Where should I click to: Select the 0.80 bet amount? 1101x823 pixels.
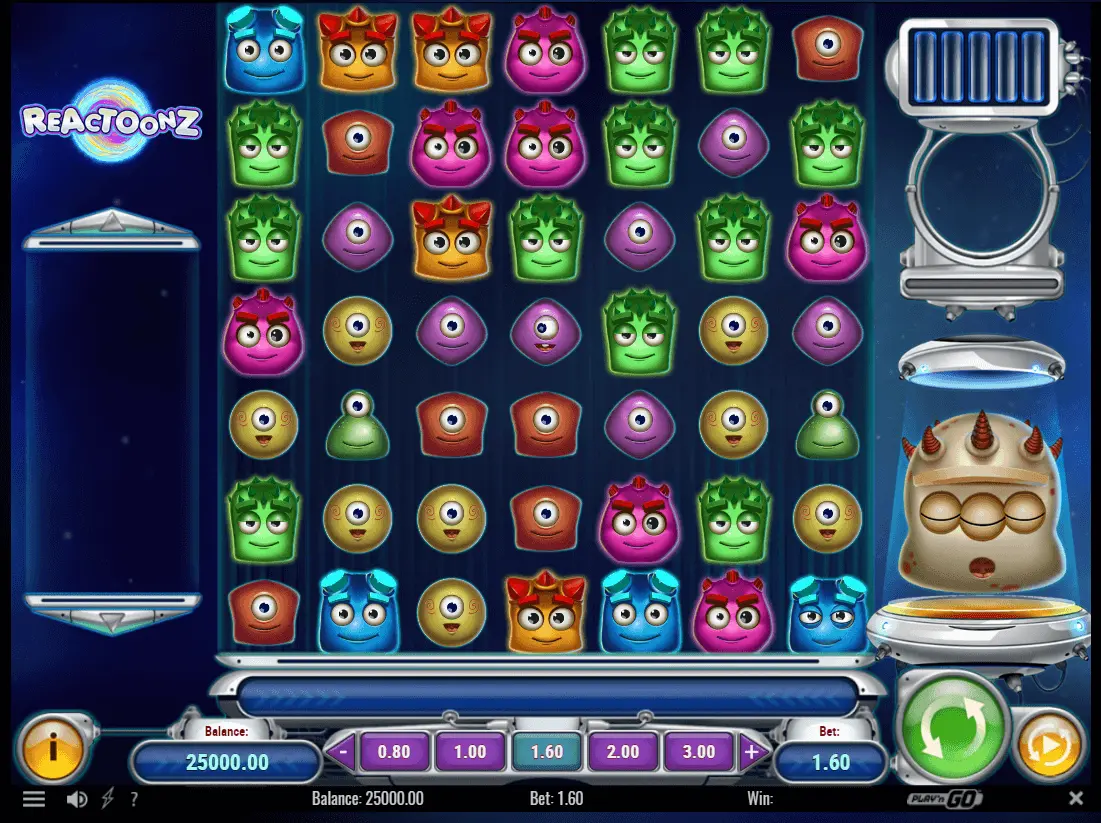[394, 752]
